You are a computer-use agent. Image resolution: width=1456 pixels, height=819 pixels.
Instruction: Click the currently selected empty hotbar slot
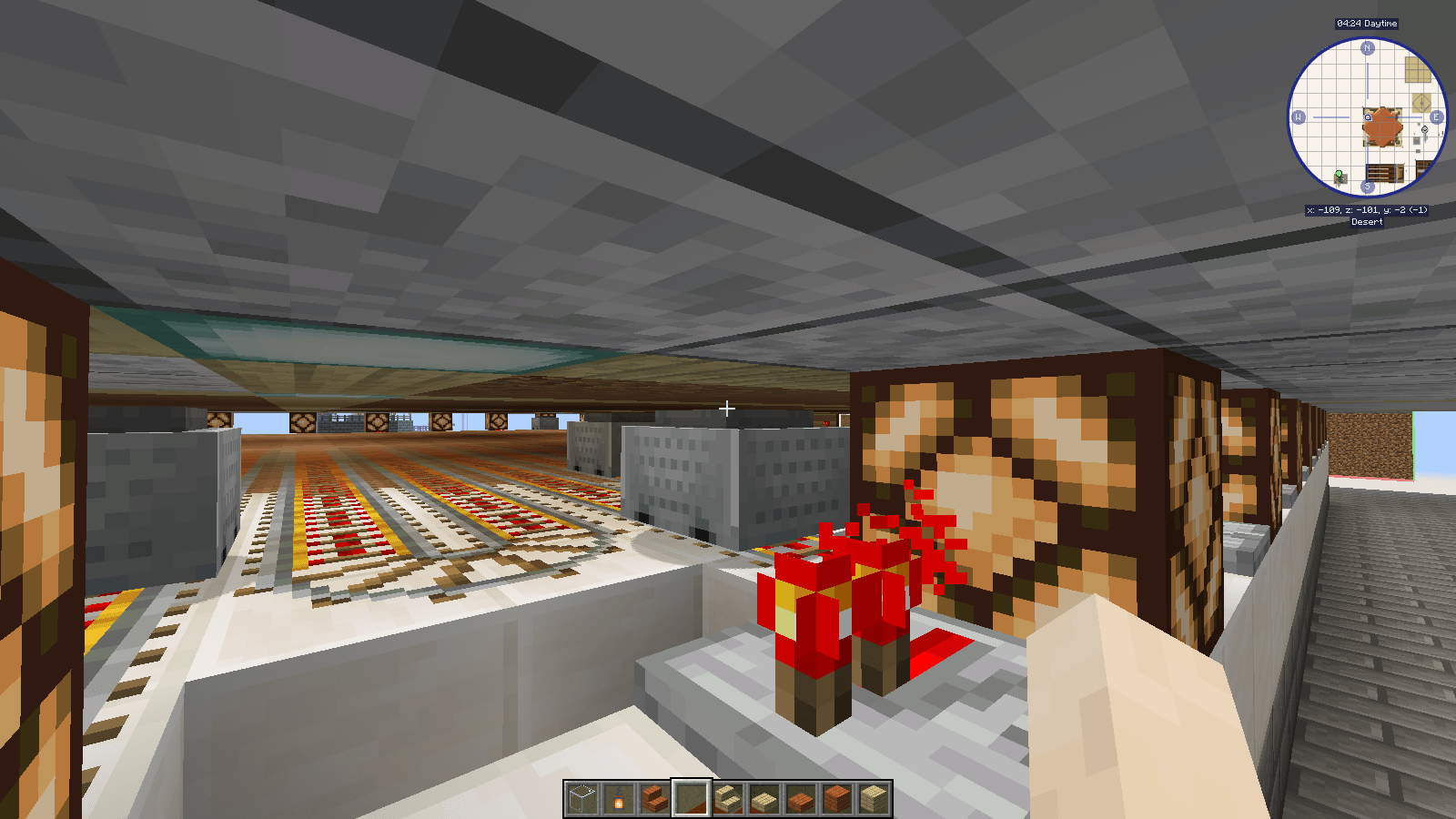tap(691, 797)
